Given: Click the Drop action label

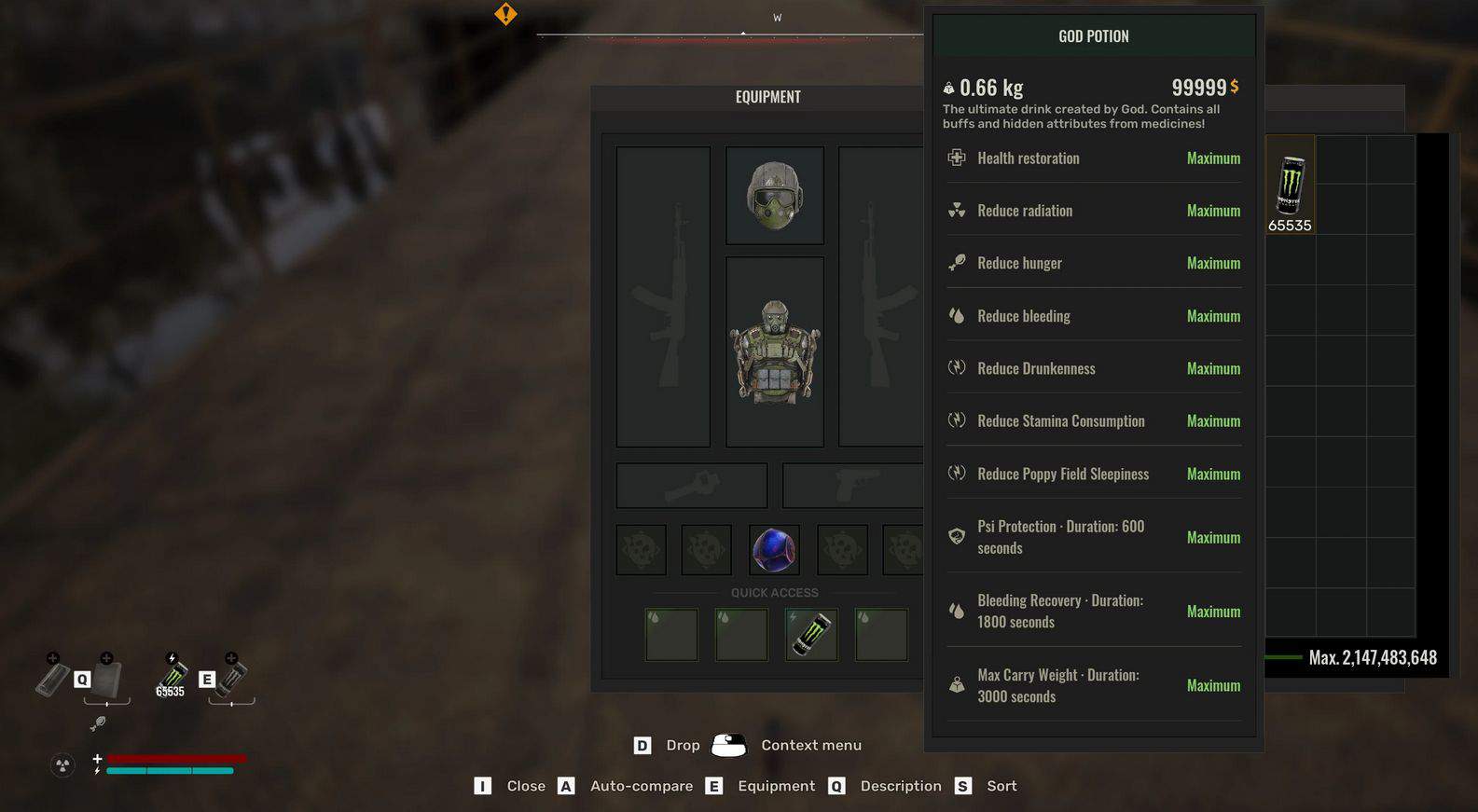Looking at the screenshot, I should tap(682, 745).
